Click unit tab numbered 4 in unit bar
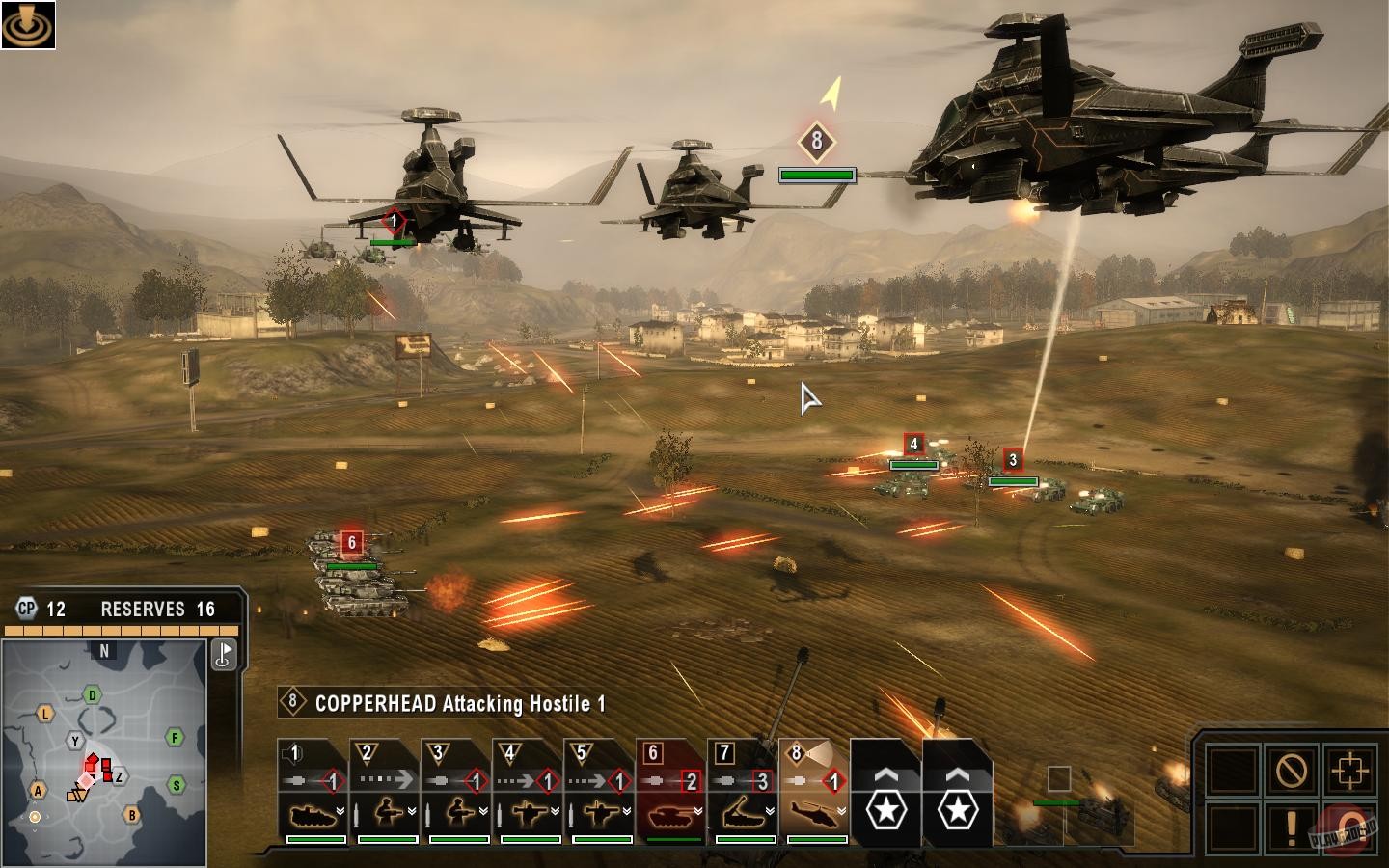 tap(511, 751)
